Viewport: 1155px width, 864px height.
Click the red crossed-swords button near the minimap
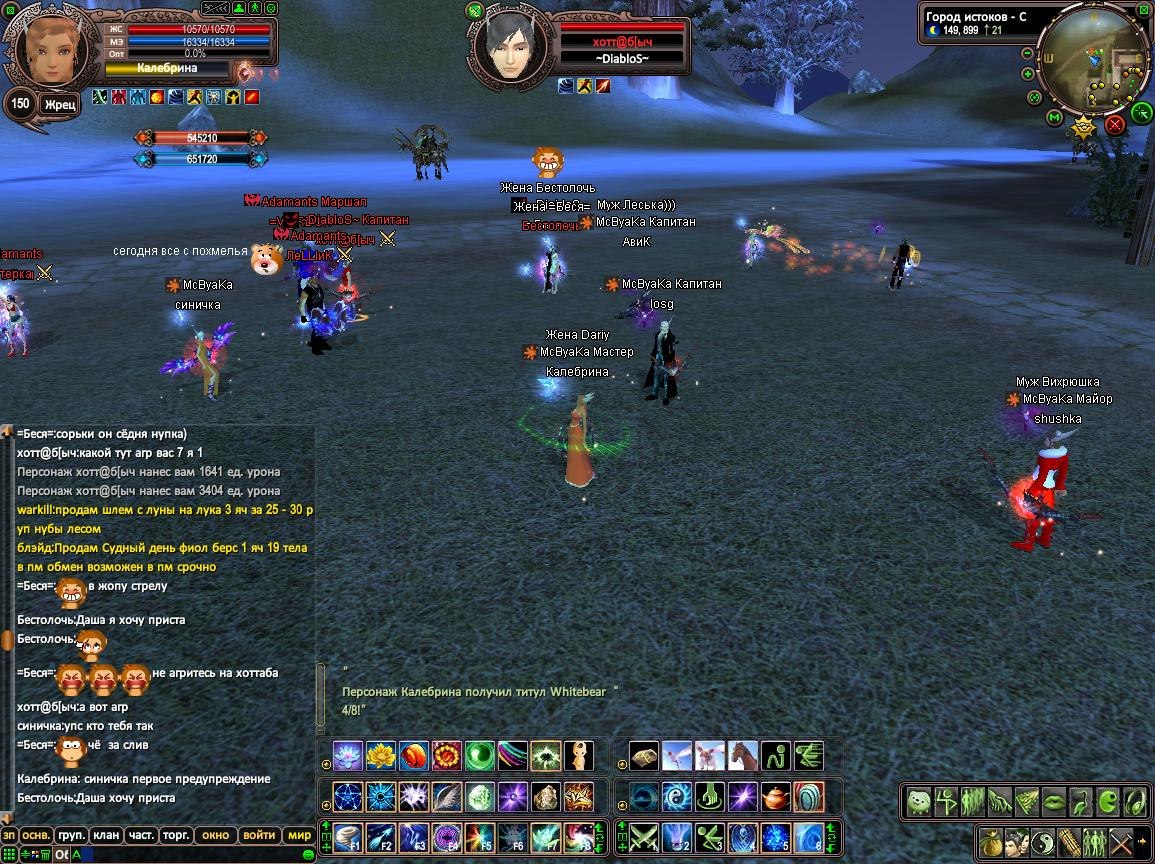tap(1115, 125)
